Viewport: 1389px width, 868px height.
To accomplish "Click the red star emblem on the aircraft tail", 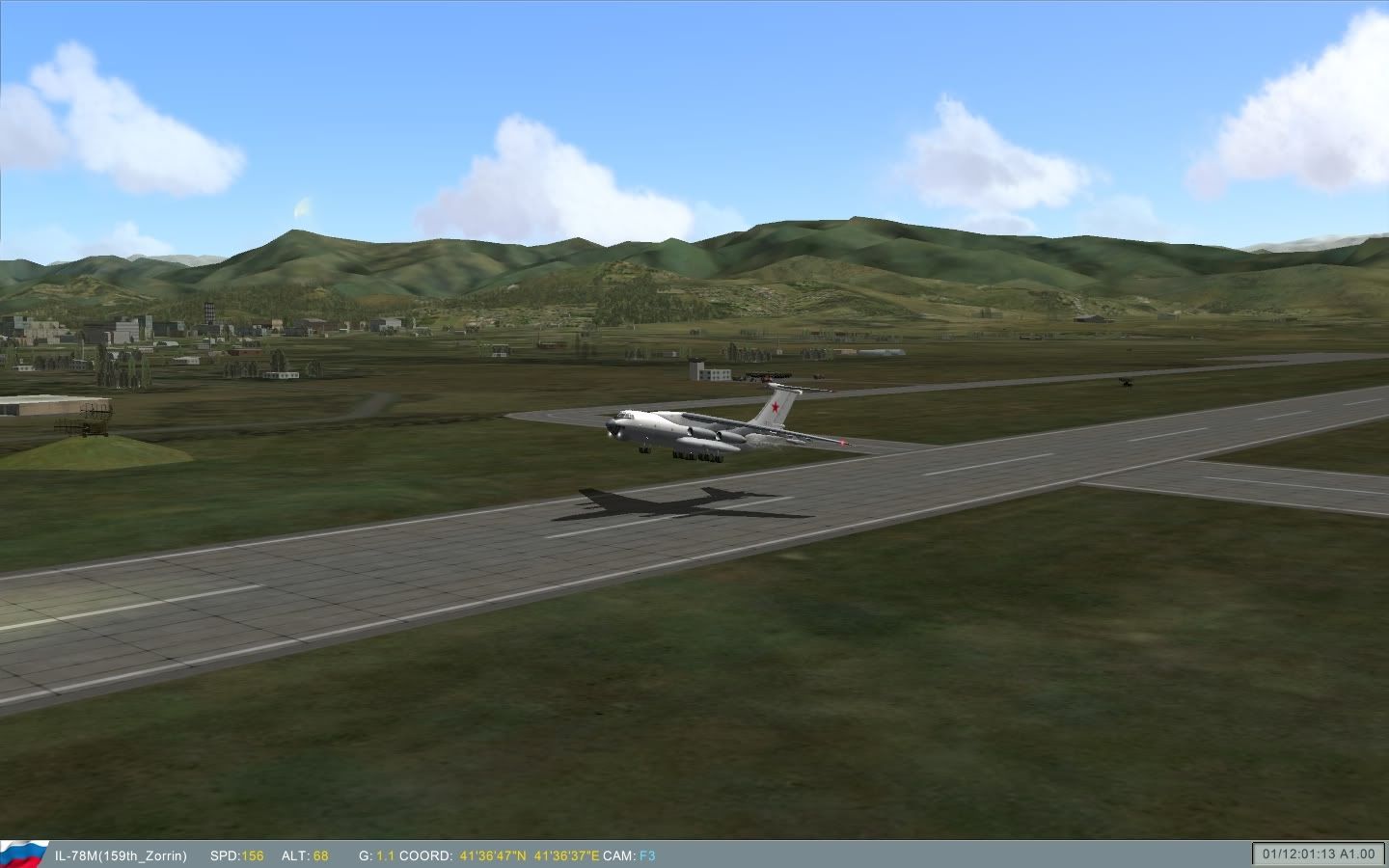I will pos(776,406).
